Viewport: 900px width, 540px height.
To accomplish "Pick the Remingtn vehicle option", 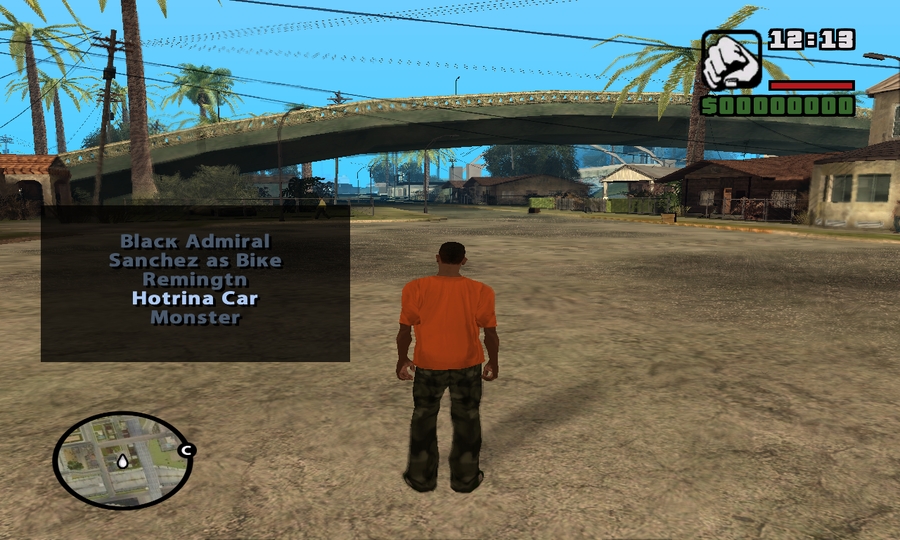I will pos(195,279).
